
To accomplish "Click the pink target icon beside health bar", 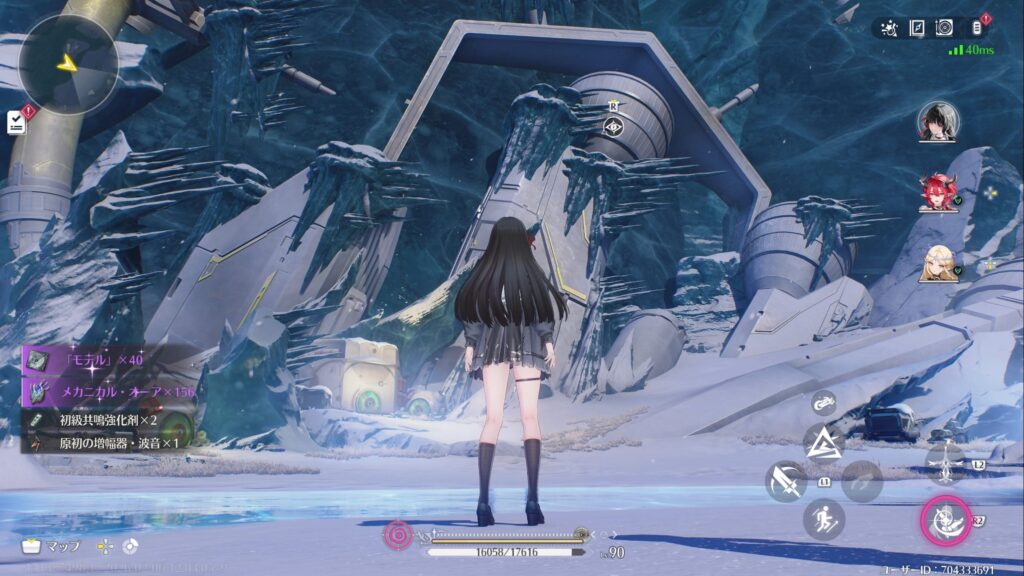I will tap(398, 536).
